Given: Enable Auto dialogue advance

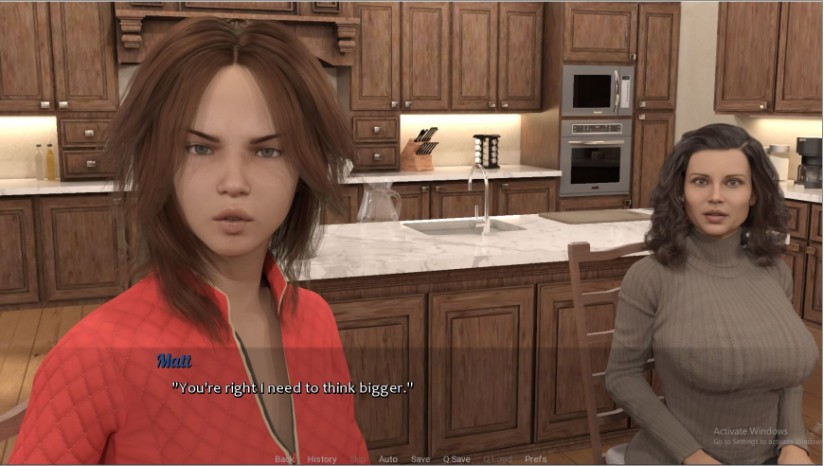Looking at the screenshot, I should [388, 459].
